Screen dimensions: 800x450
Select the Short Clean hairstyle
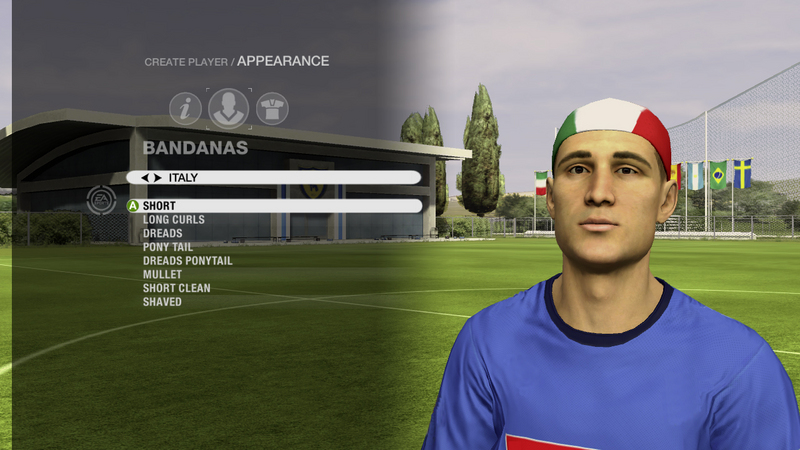pyautogui.click(x=176, y=288)
